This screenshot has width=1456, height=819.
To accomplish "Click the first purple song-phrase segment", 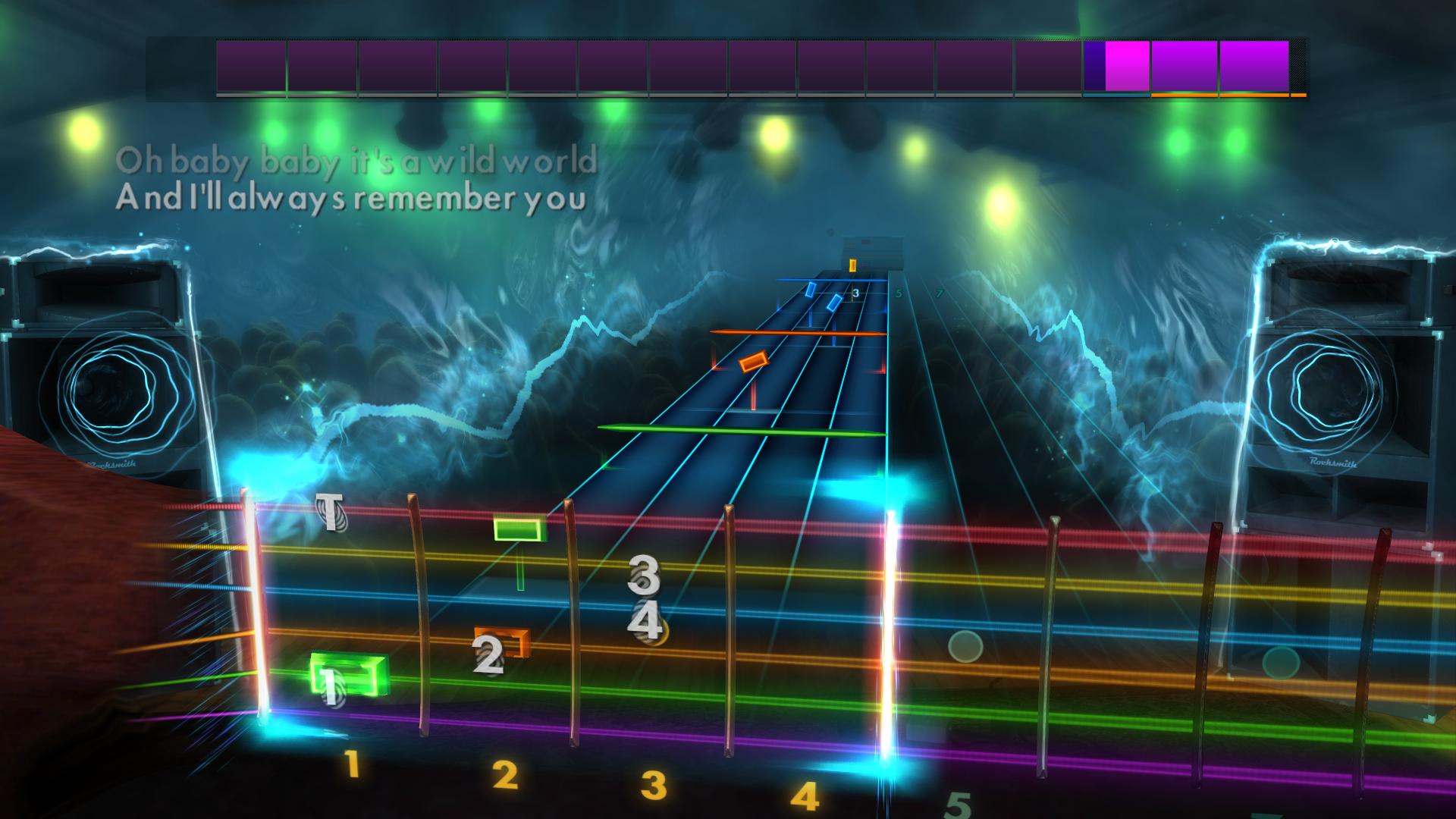I will [250, 67].
